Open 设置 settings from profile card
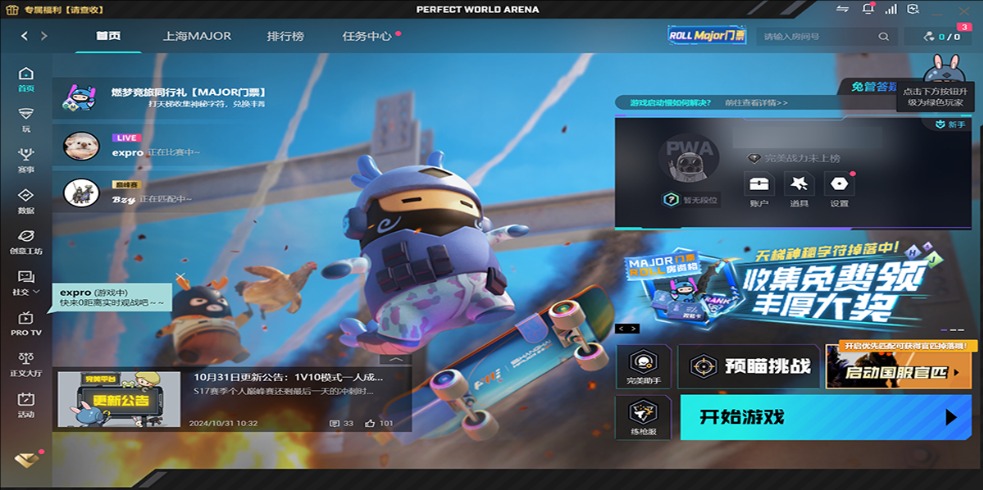This screenshot has height=490, width=983. click(838, 189)
